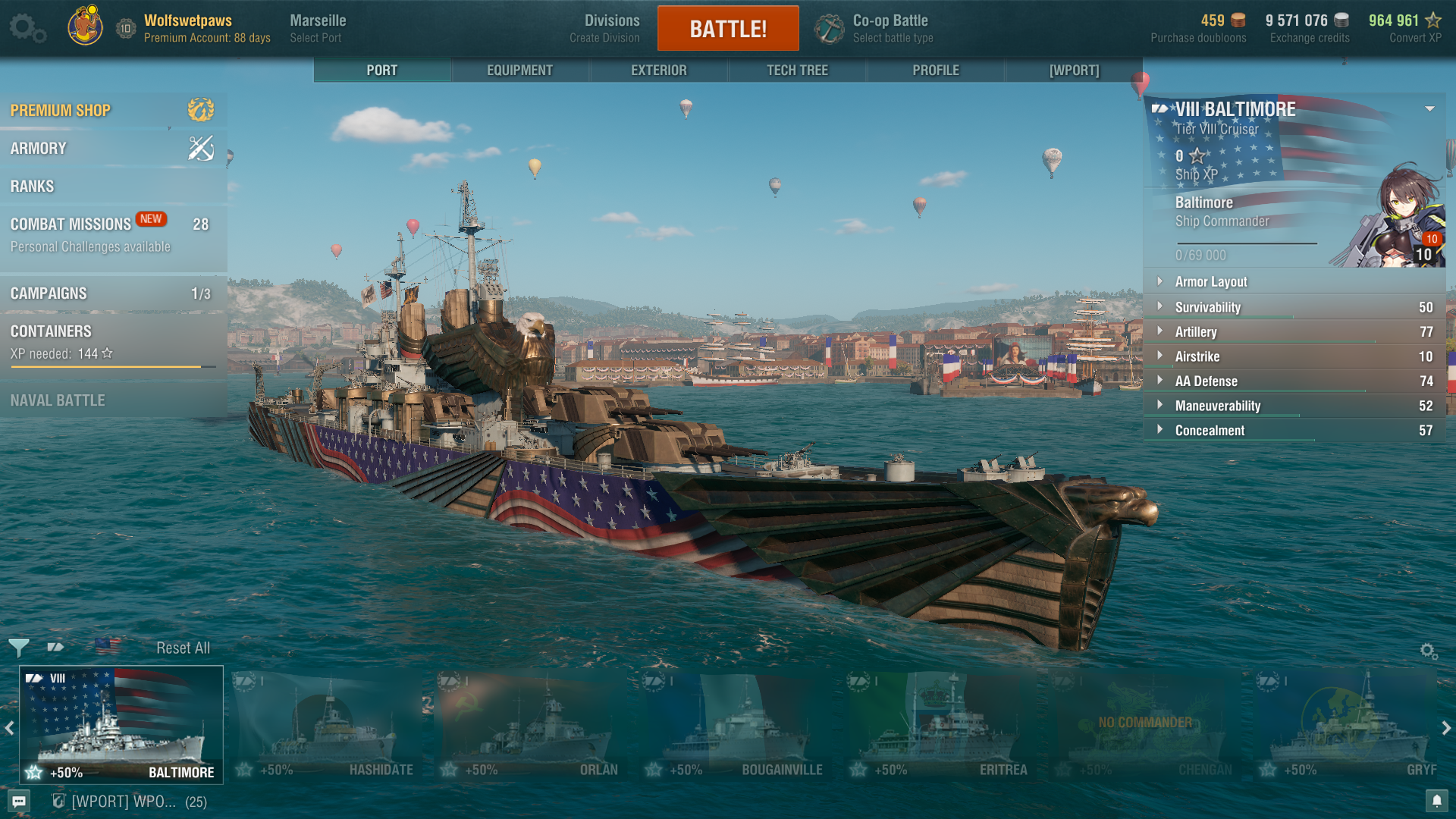Image resolution: width=1456 pixels, height=819 pixels.
Task: Open the chat window icon
Action: point(19,802)
